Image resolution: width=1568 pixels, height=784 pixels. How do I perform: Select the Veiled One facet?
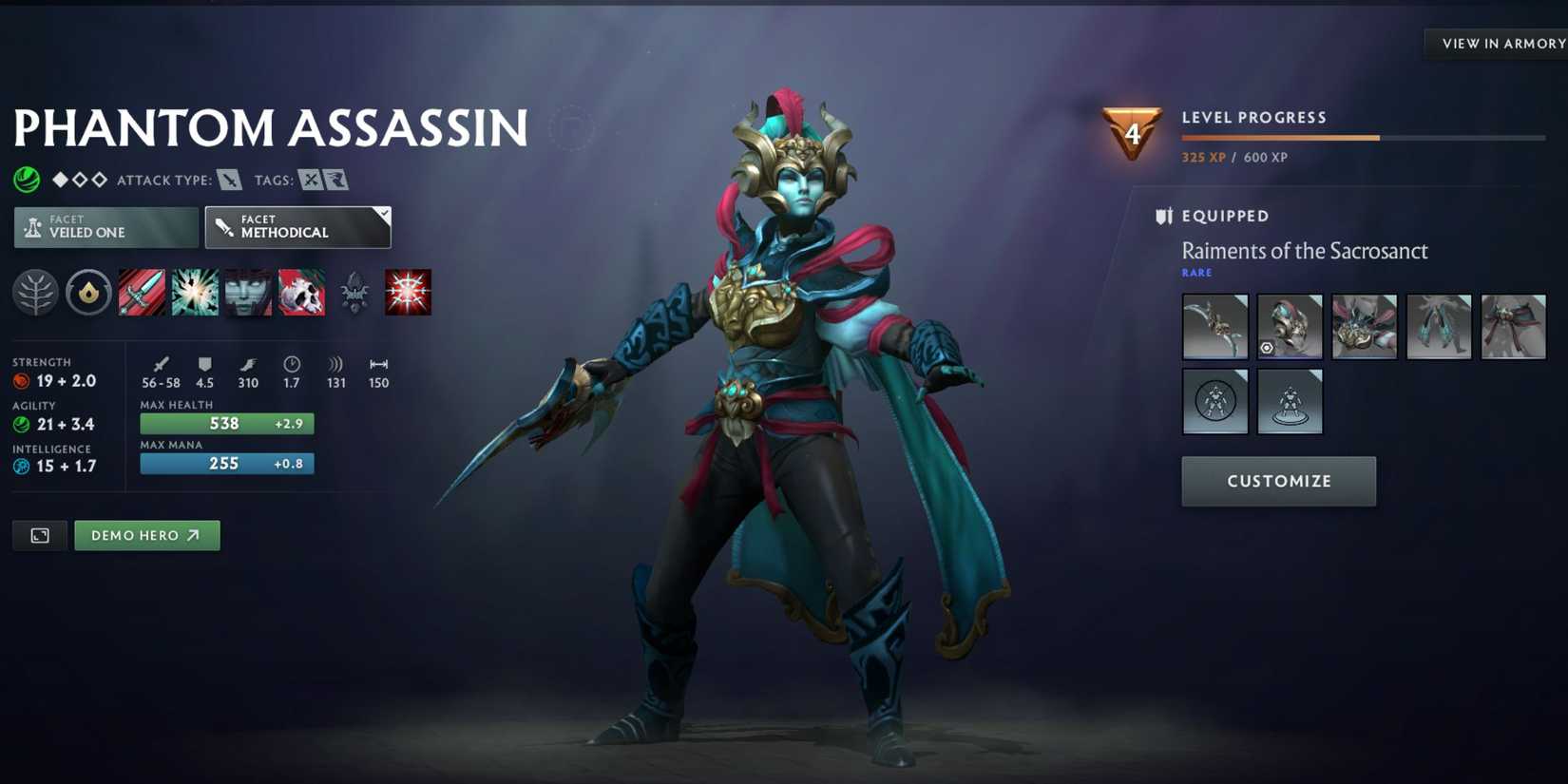105,226
